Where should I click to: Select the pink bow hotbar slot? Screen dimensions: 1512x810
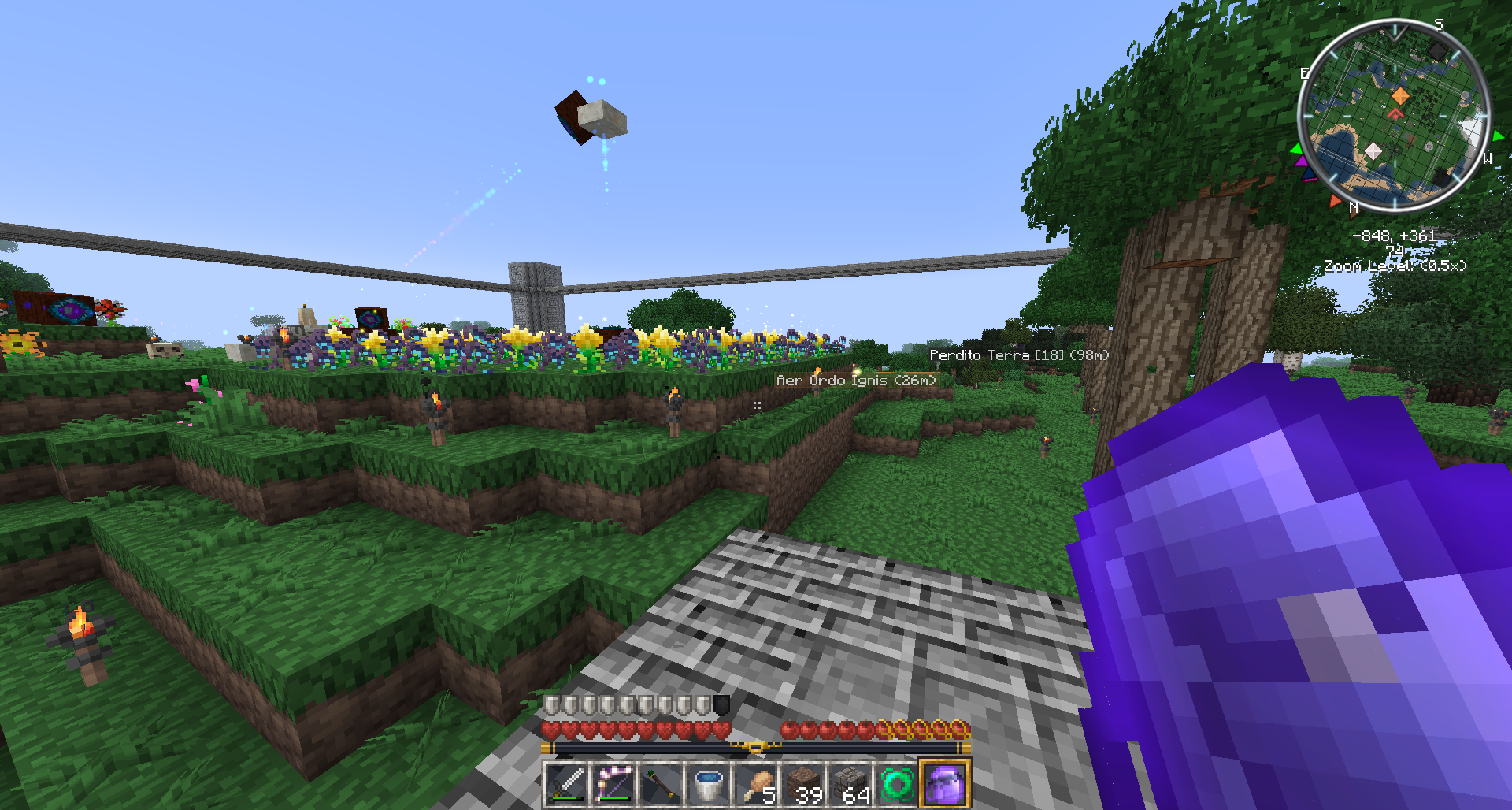pyautogui.click(x=613, y=784)
